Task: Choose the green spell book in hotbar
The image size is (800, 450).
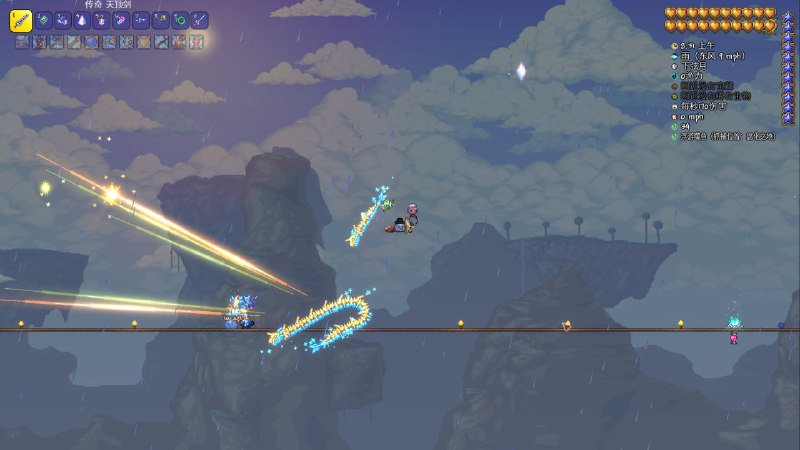Action: 43,19
